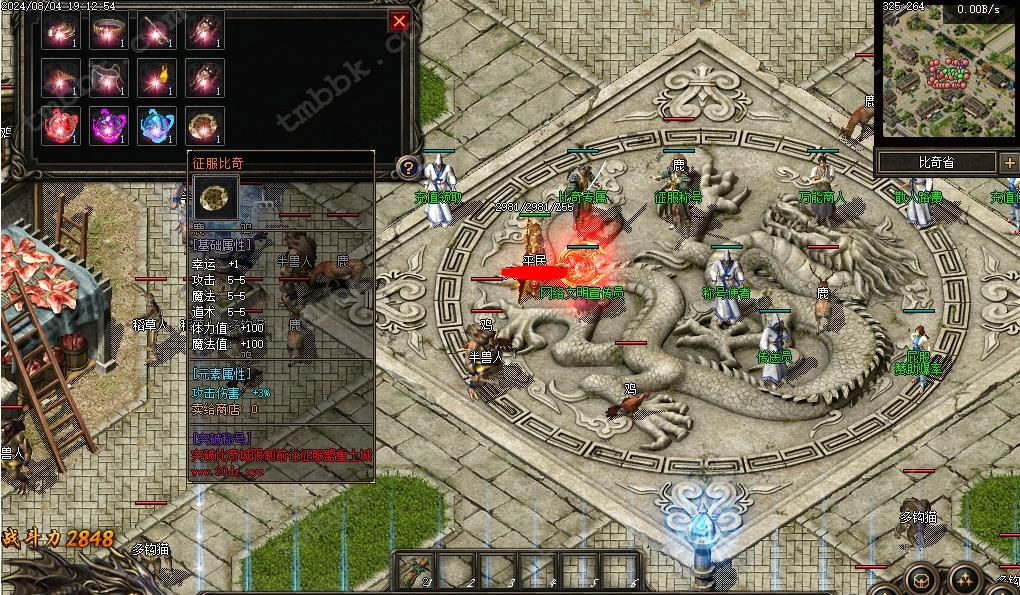The image size is (1020, 595).
Task: Select the purple swirling orb item
Action: [109, 125]
